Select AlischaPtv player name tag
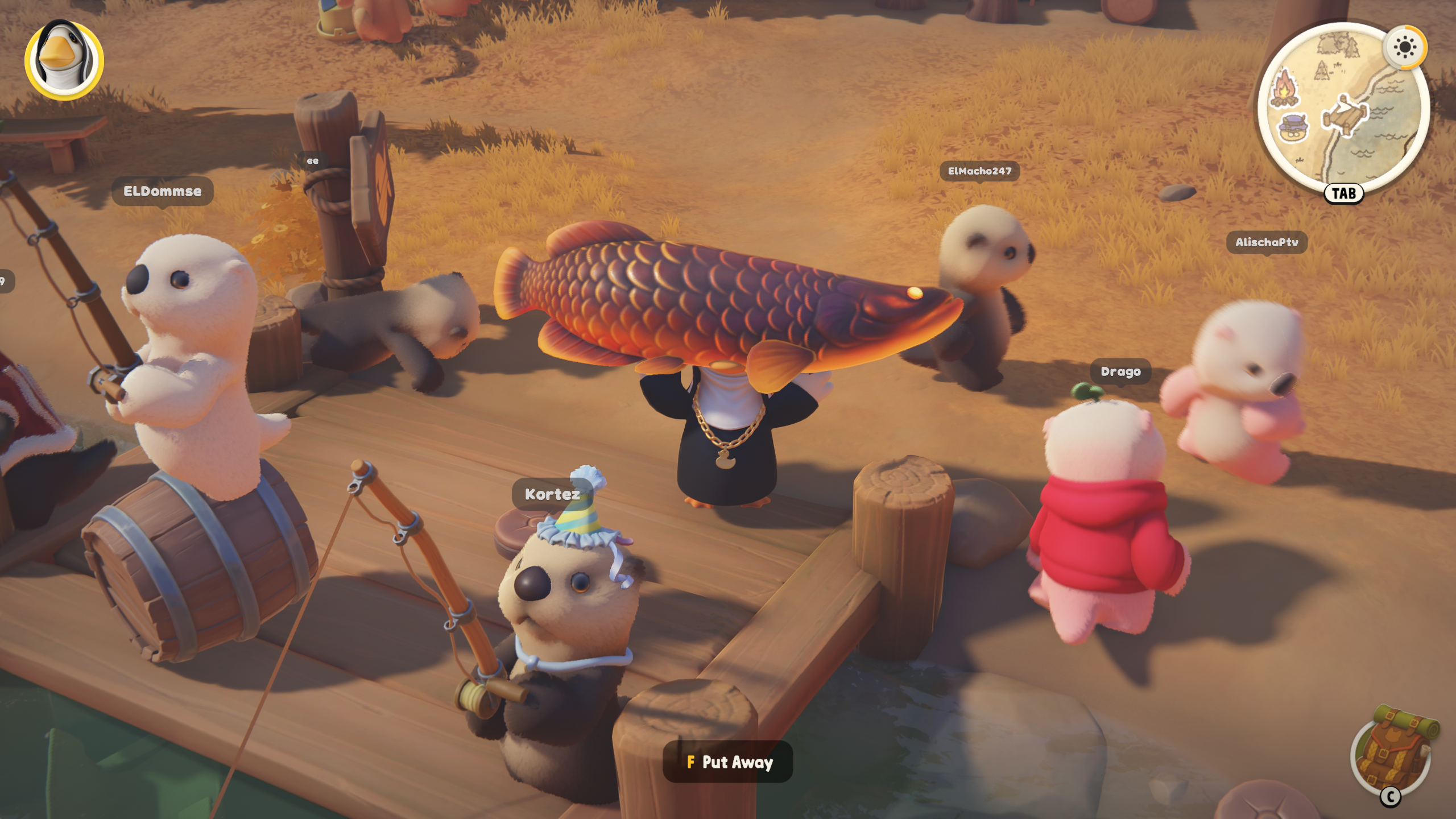This screenshot has height=819, width=1456. [x=1267, y=242]
